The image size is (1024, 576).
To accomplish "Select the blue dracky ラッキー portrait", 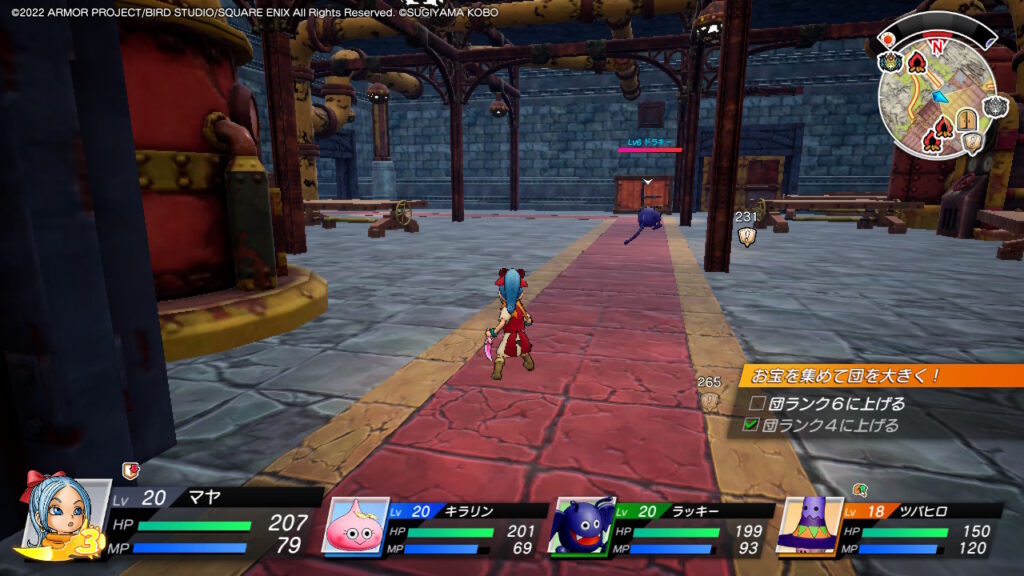I will pos(578,527).
